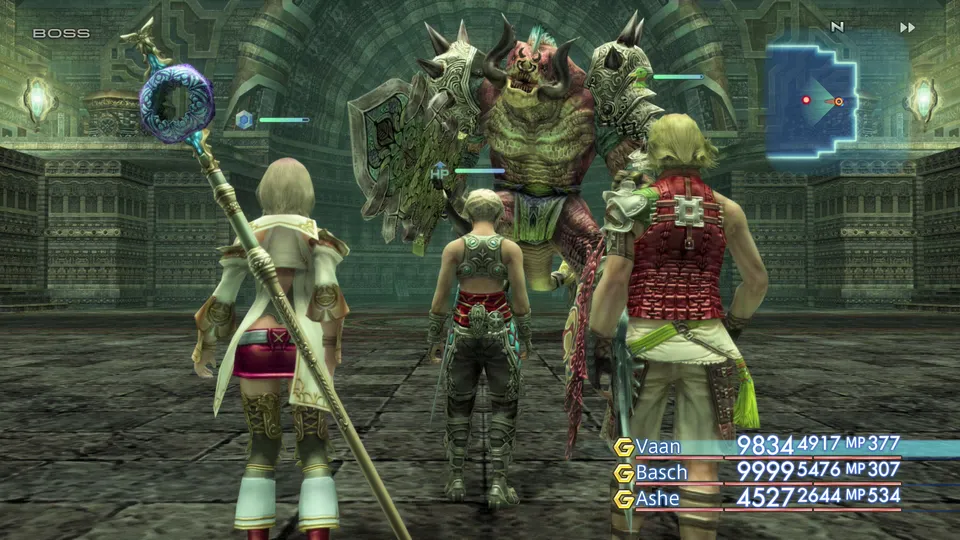Select Basch in the party list
The image size is (960, 540).
tap(662, 472)
